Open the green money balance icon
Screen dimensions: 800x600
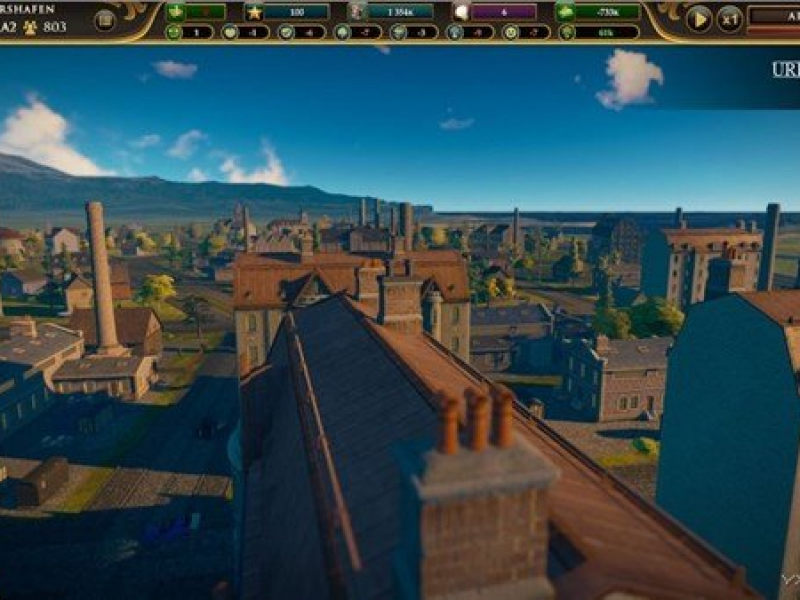[566, 12]
